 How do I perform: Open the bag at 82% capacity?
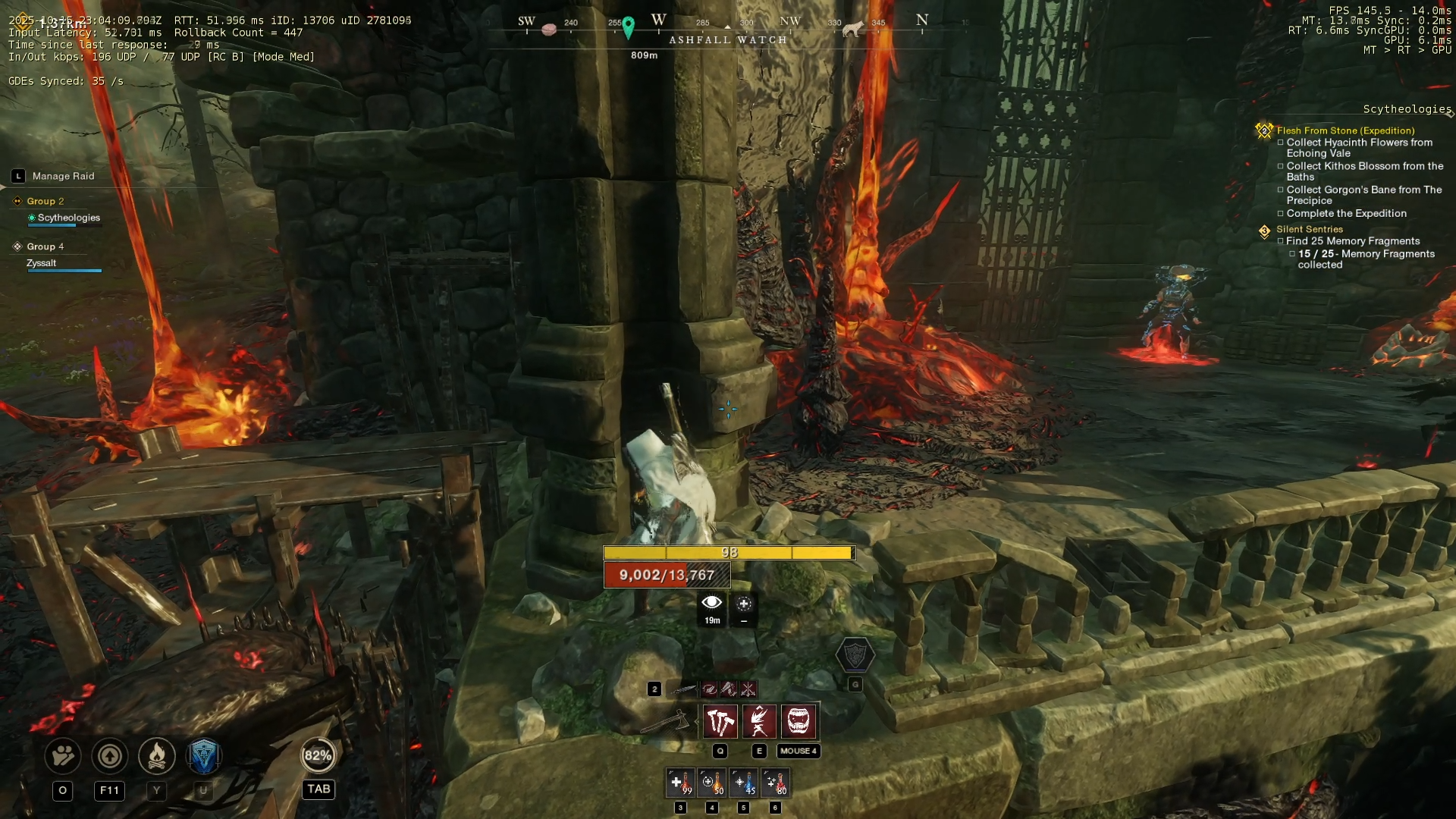318,755
